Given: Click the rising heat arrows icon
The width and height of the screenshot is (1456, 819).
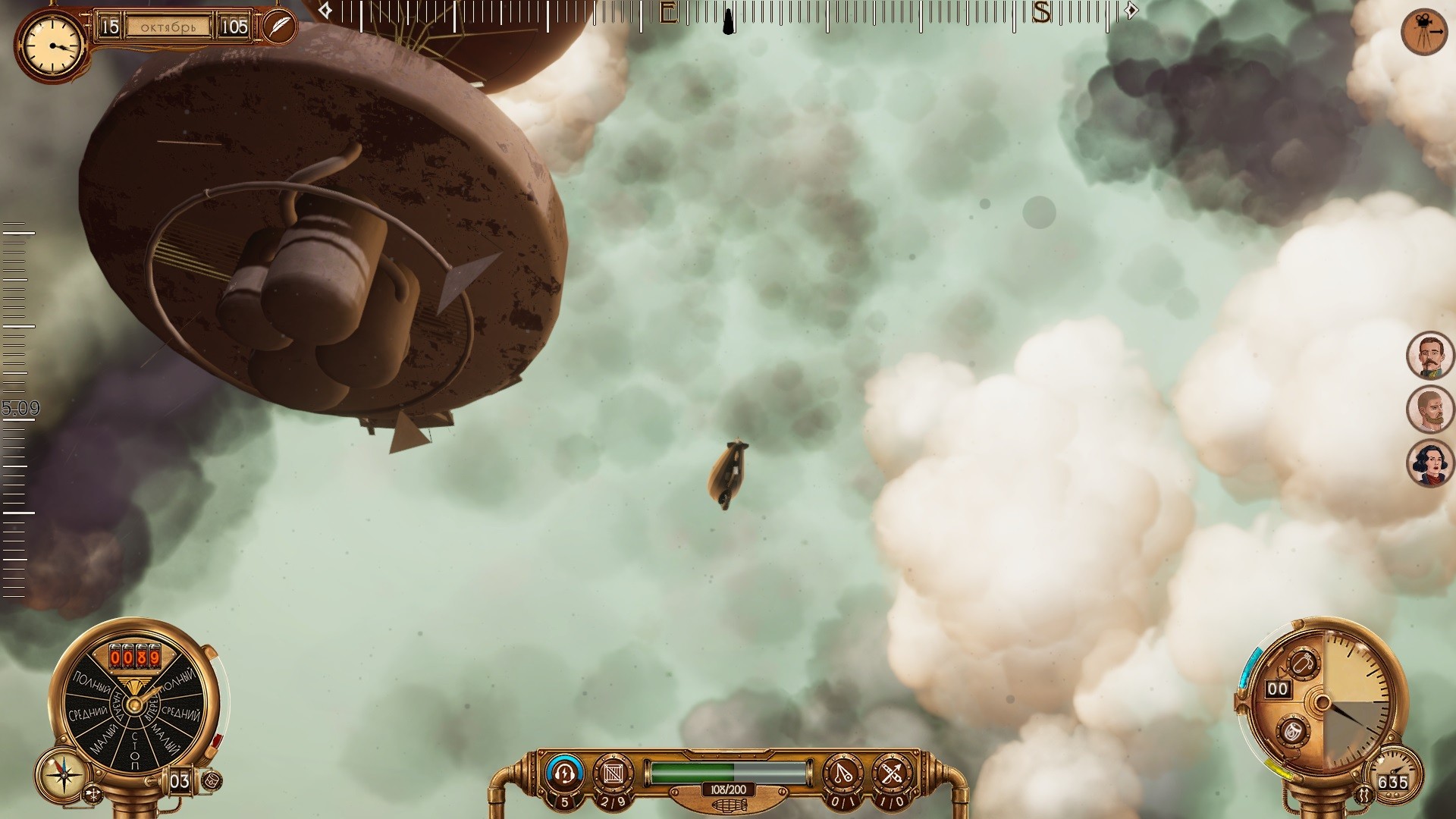Looking at the screenshot, I should [1365, 795].
